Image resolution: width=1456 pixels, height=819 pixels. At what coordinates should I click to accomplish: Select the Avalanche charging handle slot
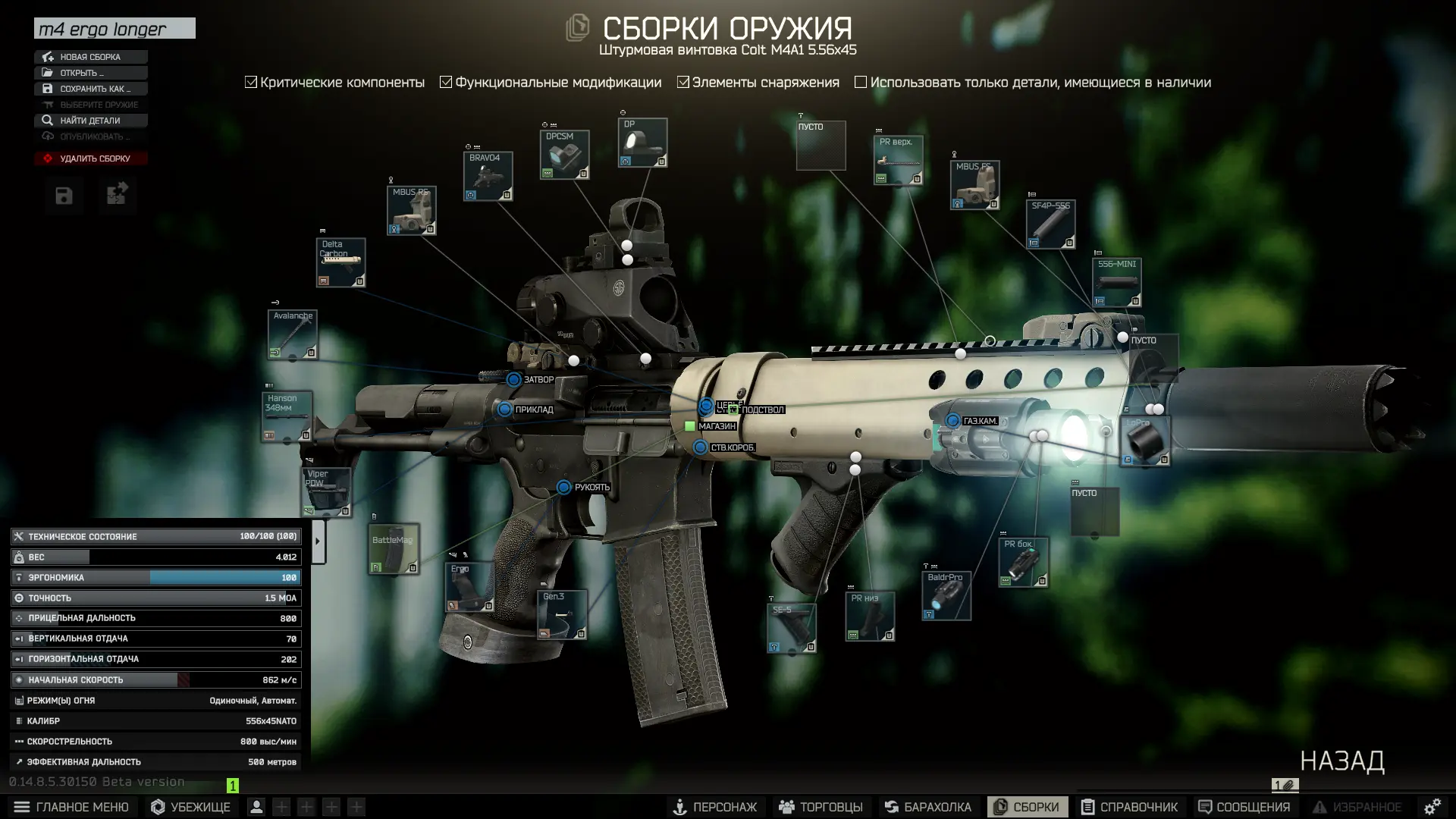pyautogui.click(x=293, y=334)
